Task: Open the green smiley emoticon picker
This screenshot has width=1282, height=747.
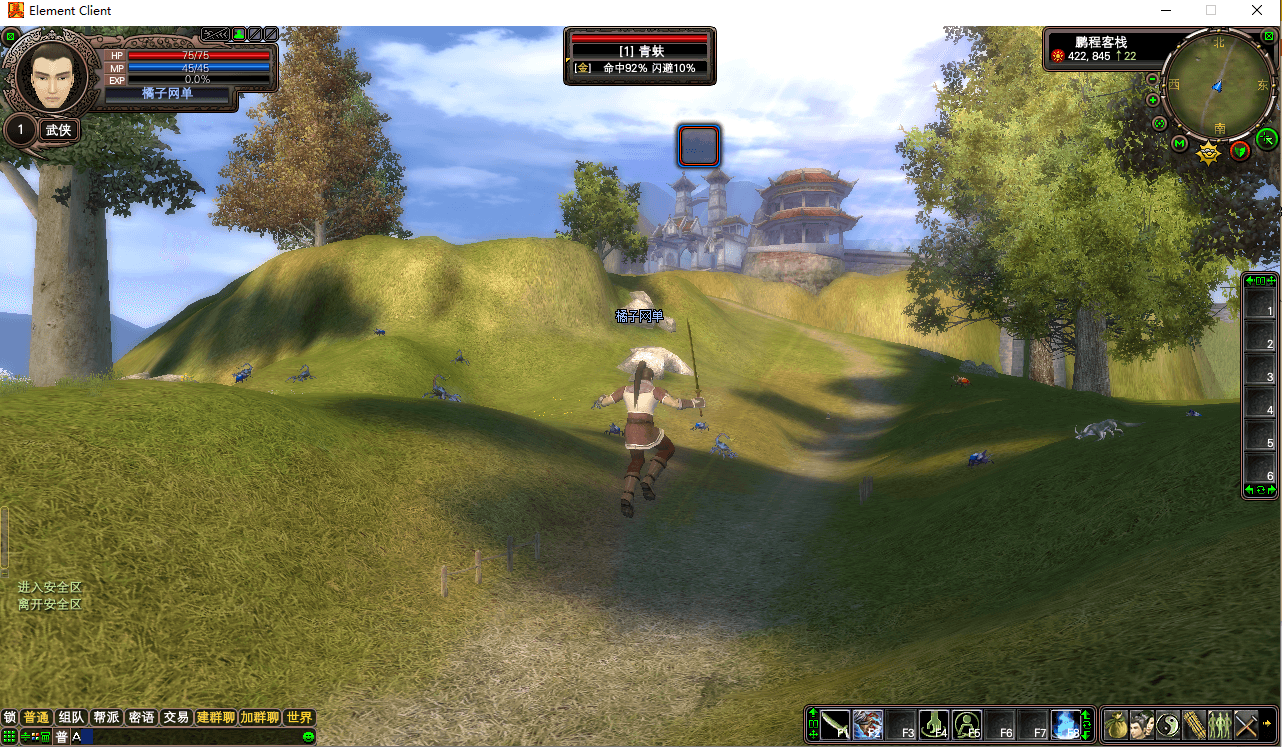Action: click(x=309, y=737)
